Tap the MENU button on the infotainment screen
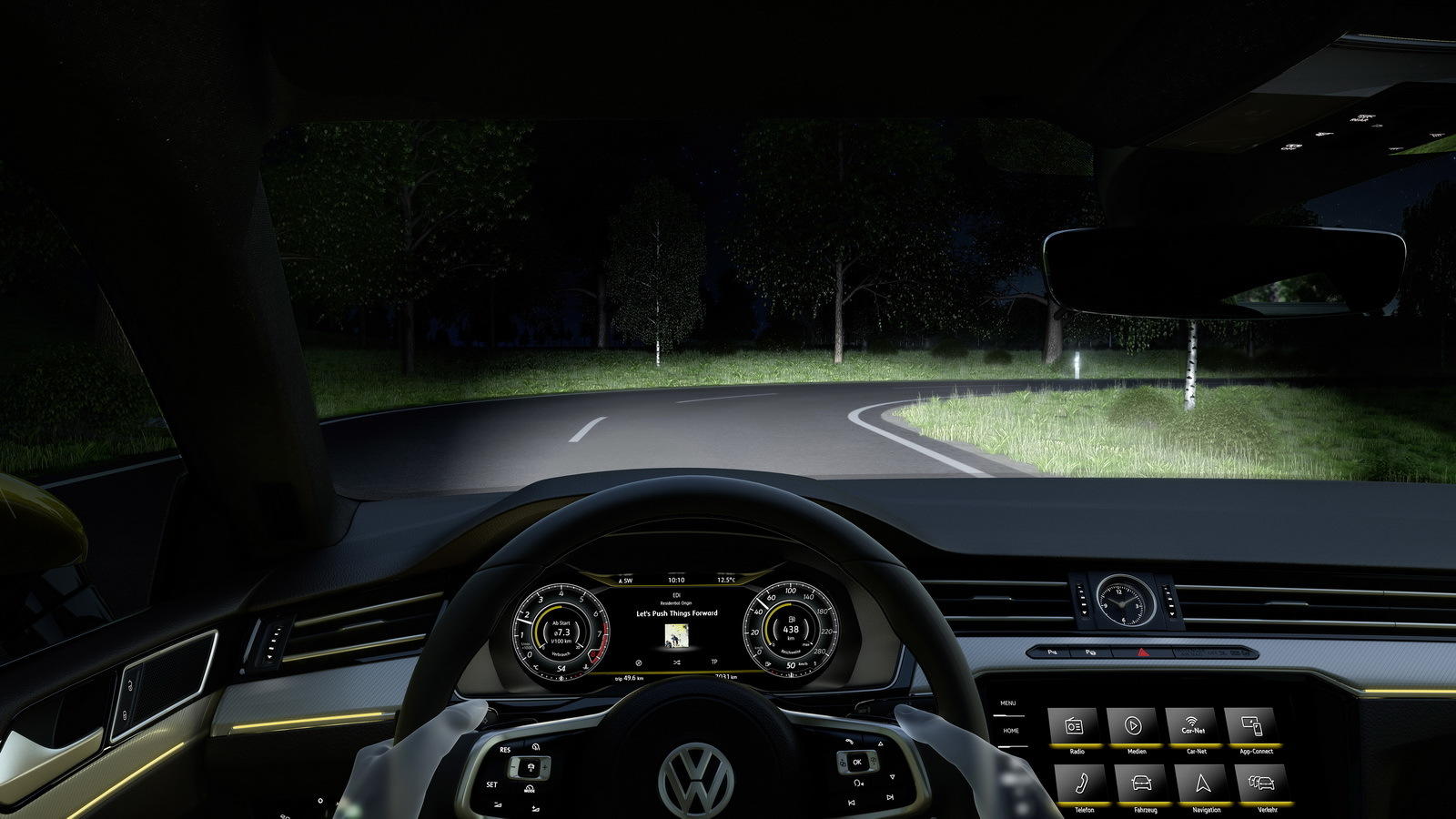The height and width of the screenshot is (819, 1456). tap(1008, 703)
